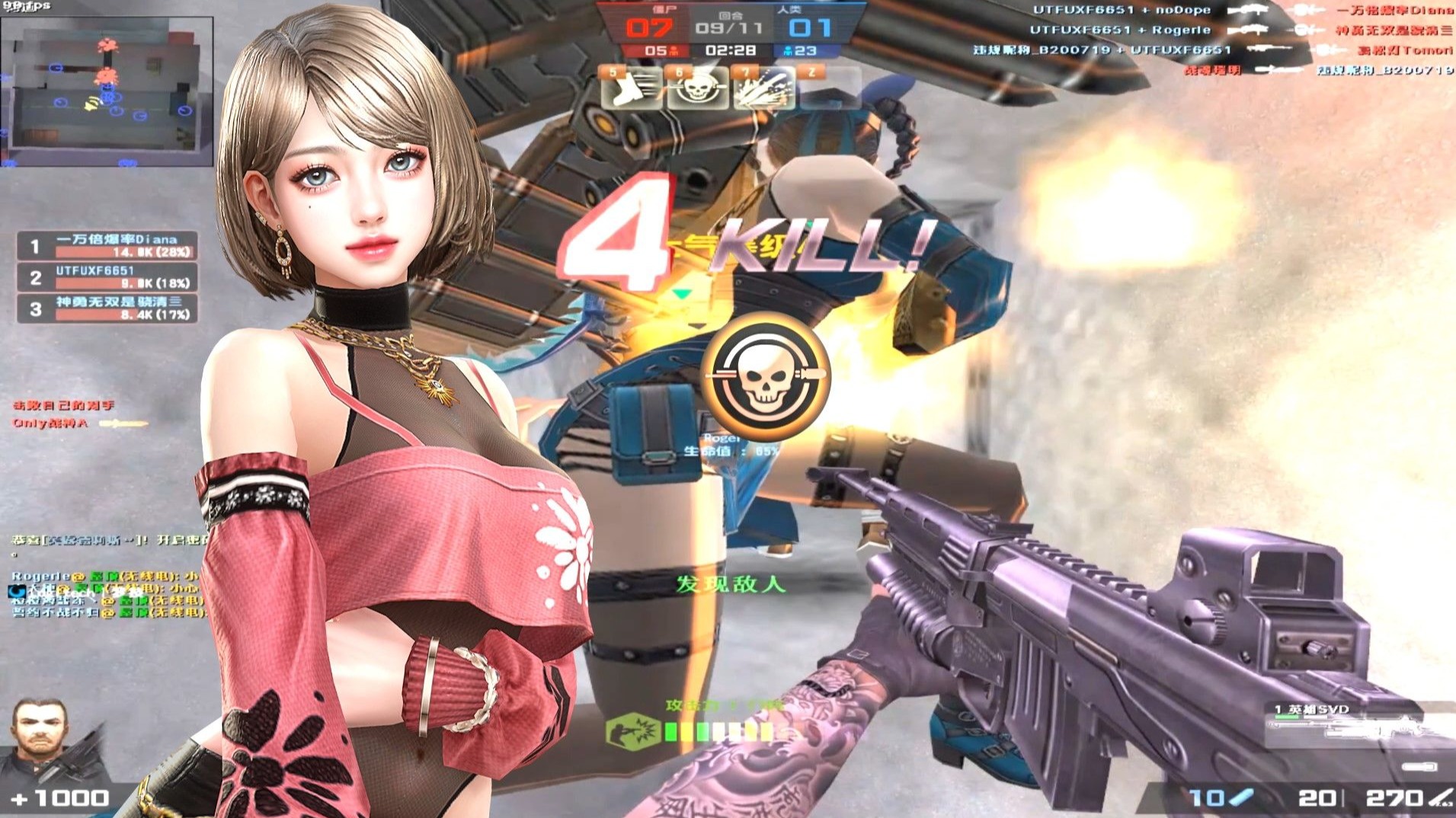Image resolution: width=1456 pixels, height=818 pixels.
Task: Open the minimap
Action: point(107,91)
